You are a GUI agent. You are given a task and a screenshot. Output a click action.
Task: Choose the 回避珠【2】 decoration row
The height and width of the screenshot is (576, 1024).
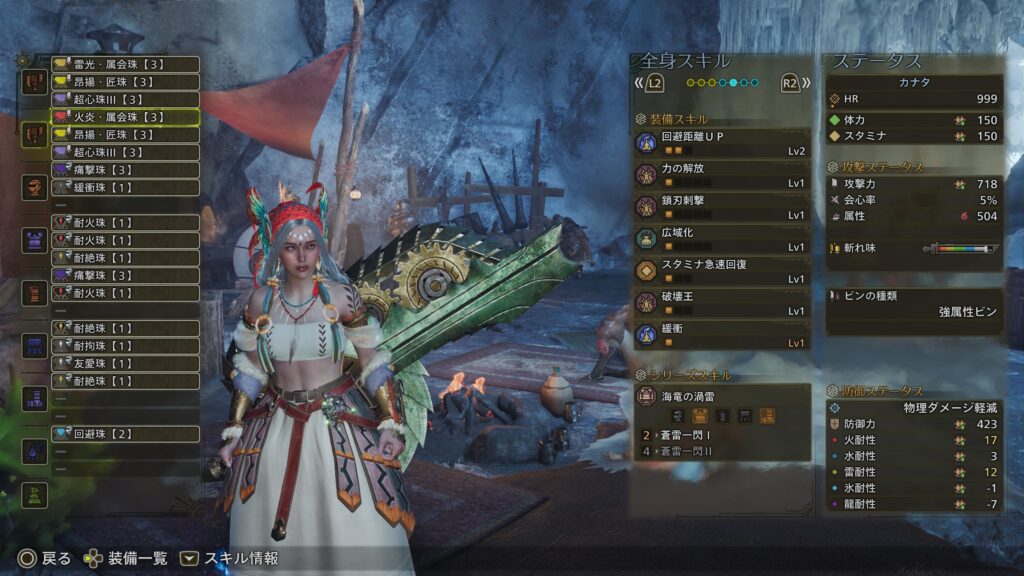pyautogui.click(x=125, y=434)
